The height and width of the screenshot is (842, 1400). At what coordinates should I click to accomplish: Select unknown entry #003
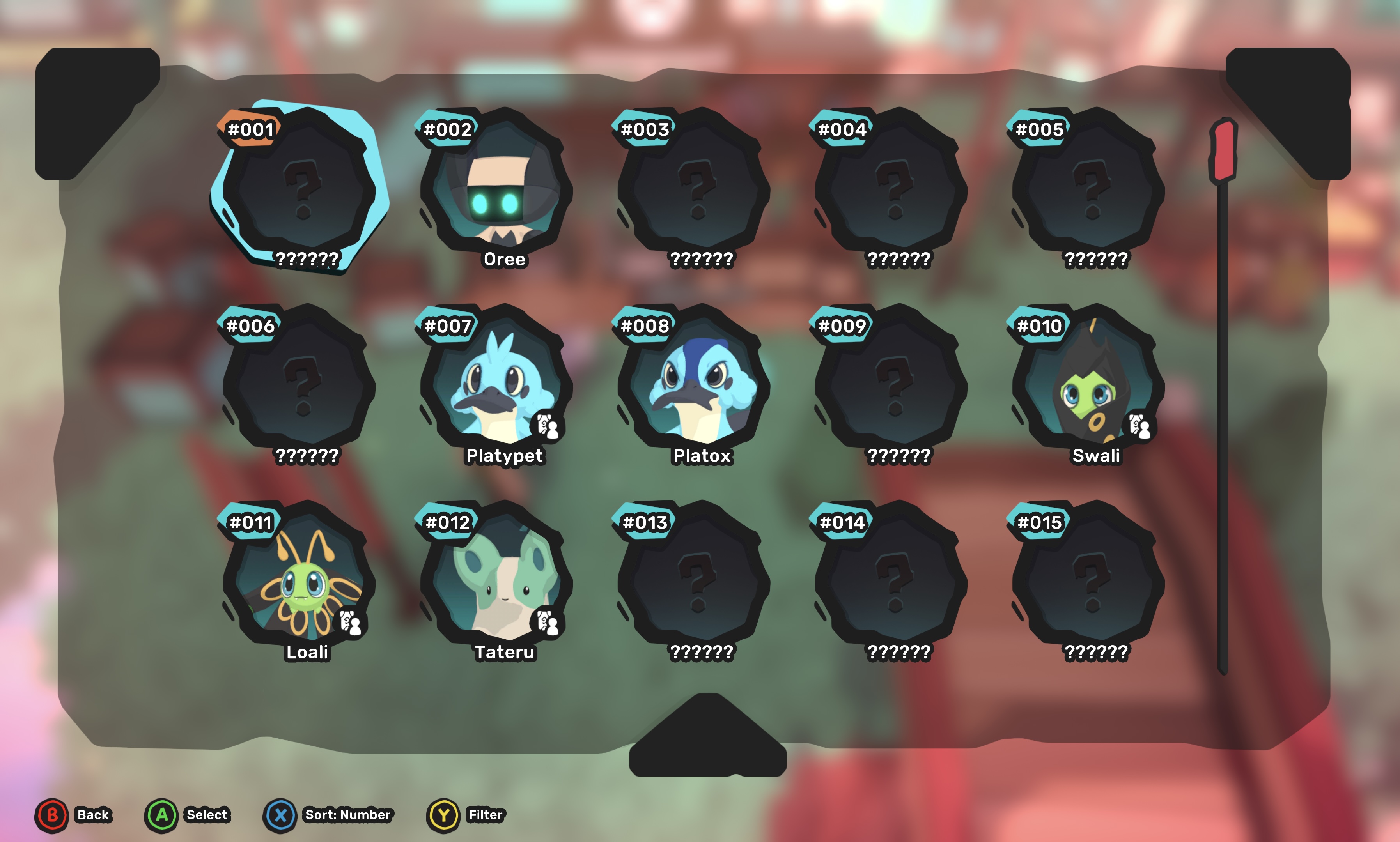pos(695,187)
